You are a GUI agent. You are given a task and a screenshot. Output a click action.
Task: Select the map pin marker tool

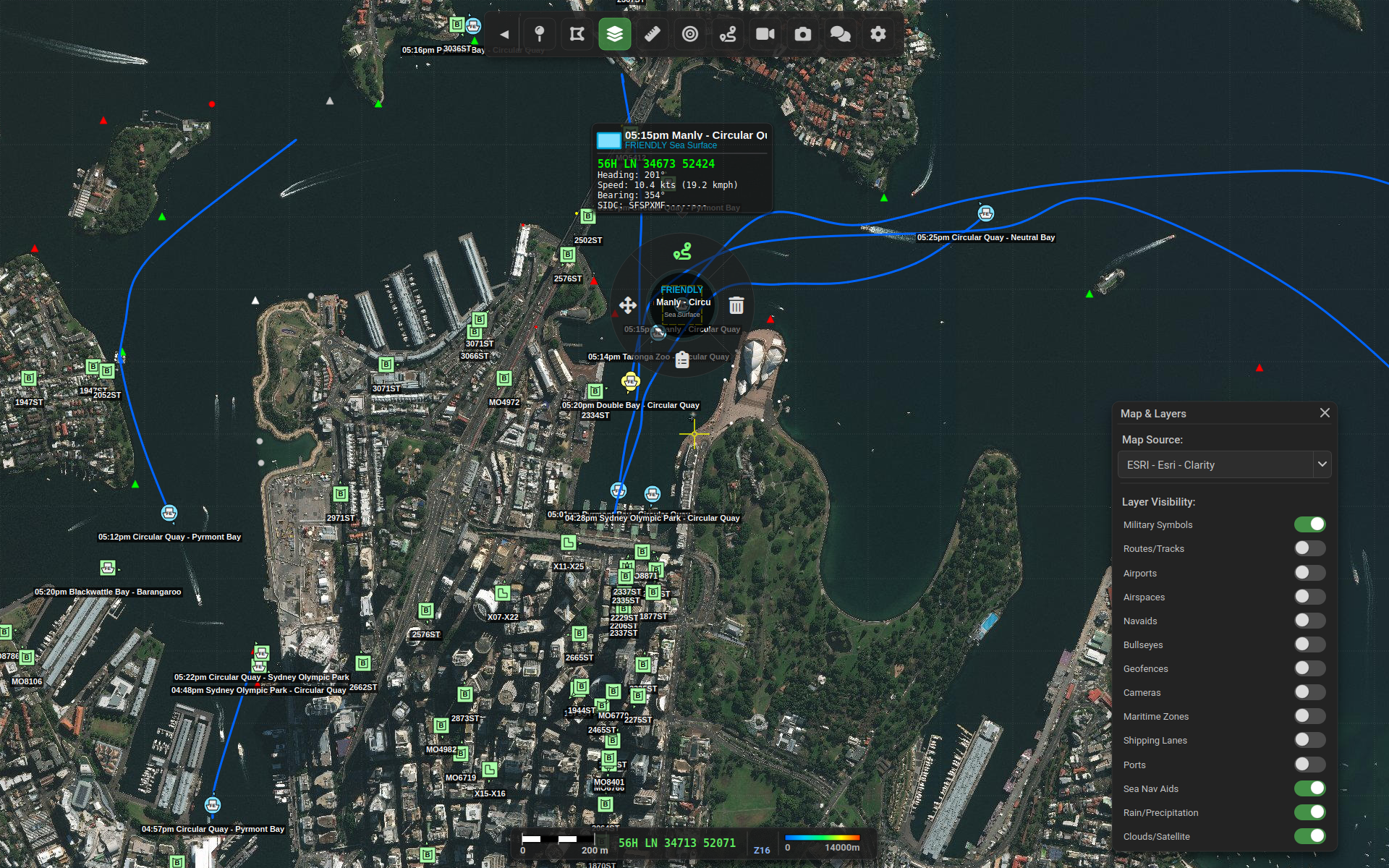pyautogui.click(x=539, y=34)
